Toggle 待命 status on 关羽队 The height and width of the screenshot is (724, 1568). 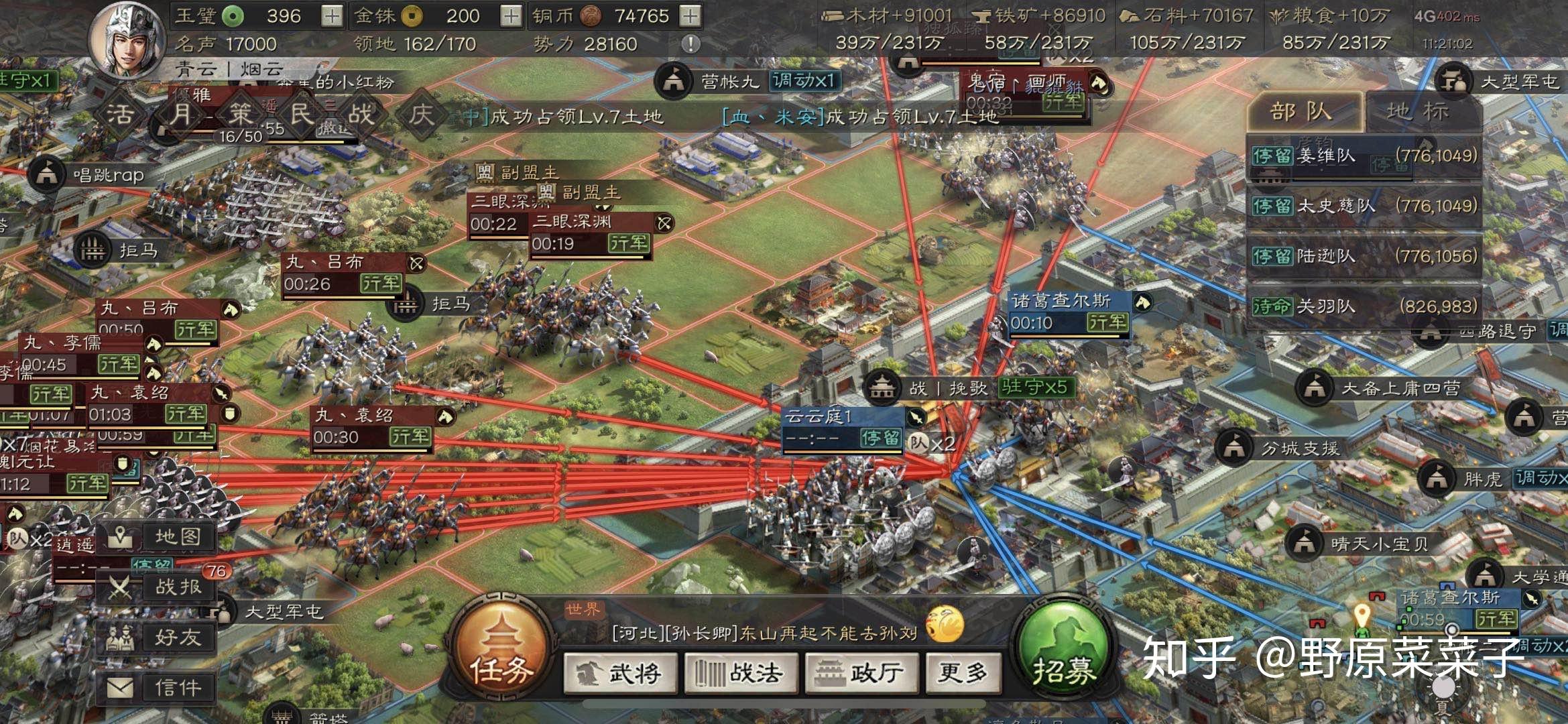1273,307
